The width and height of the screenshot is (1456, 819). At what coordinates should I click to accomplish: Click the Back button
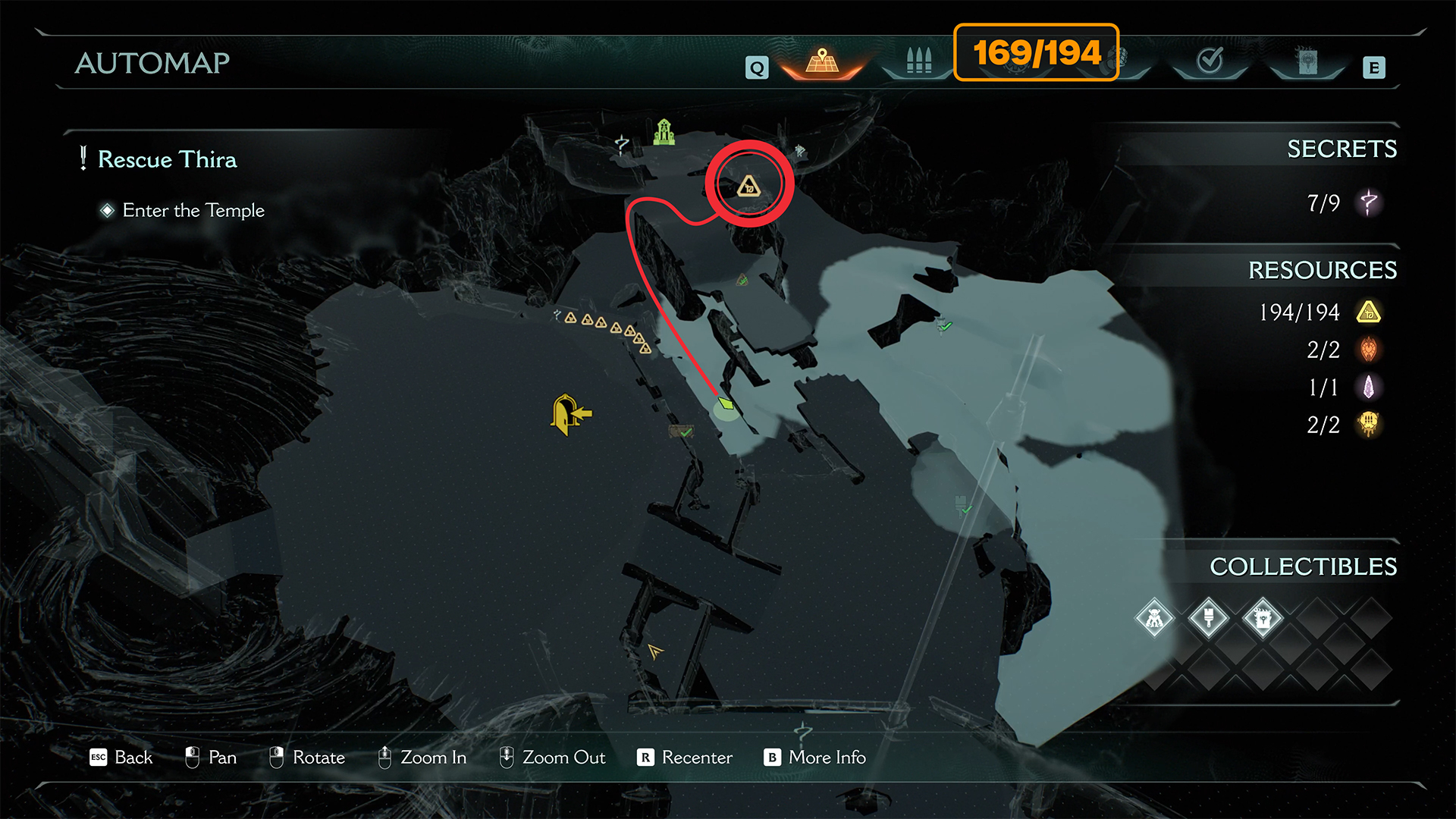(121, 758)
